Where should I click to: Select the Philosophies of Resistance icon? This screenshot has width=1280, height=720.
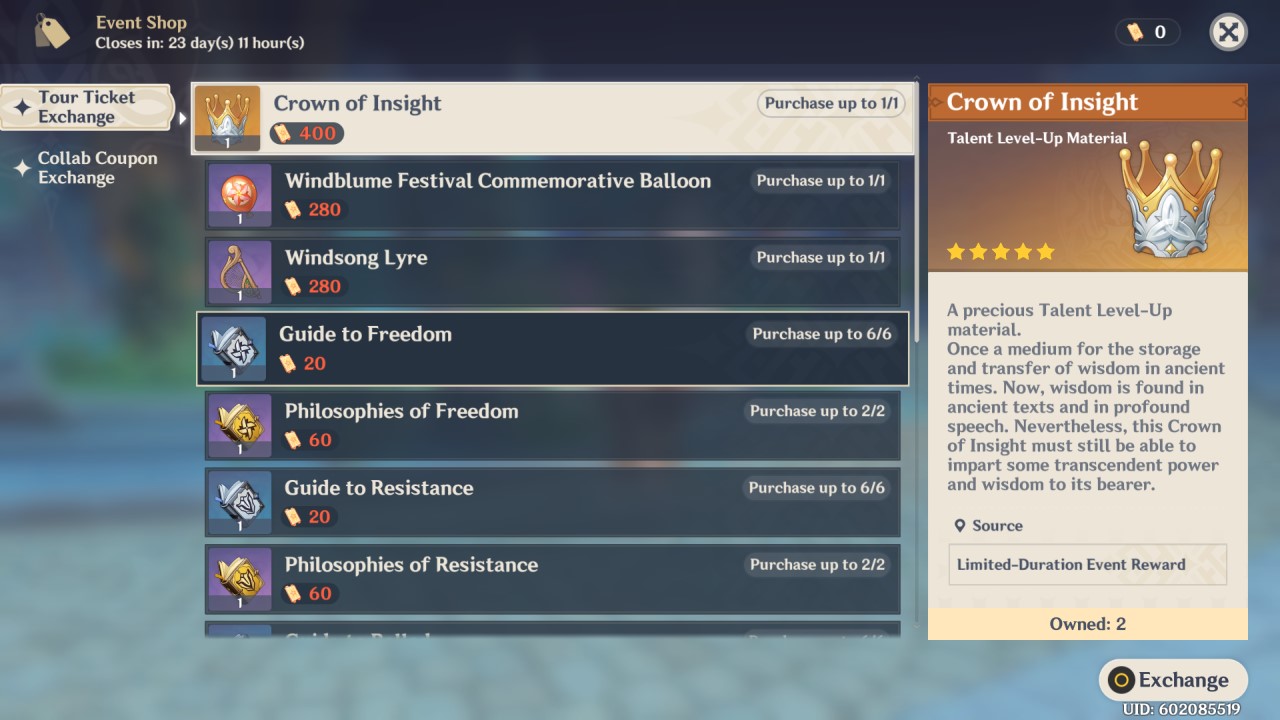(239, 579)
